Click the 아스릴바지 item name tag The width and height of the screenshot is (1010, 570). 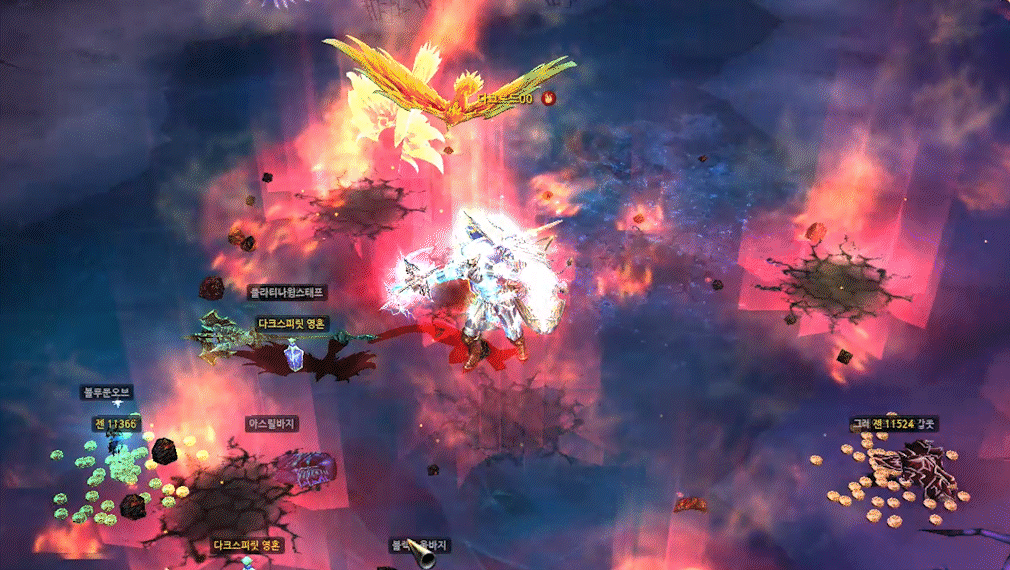point(273,424)
